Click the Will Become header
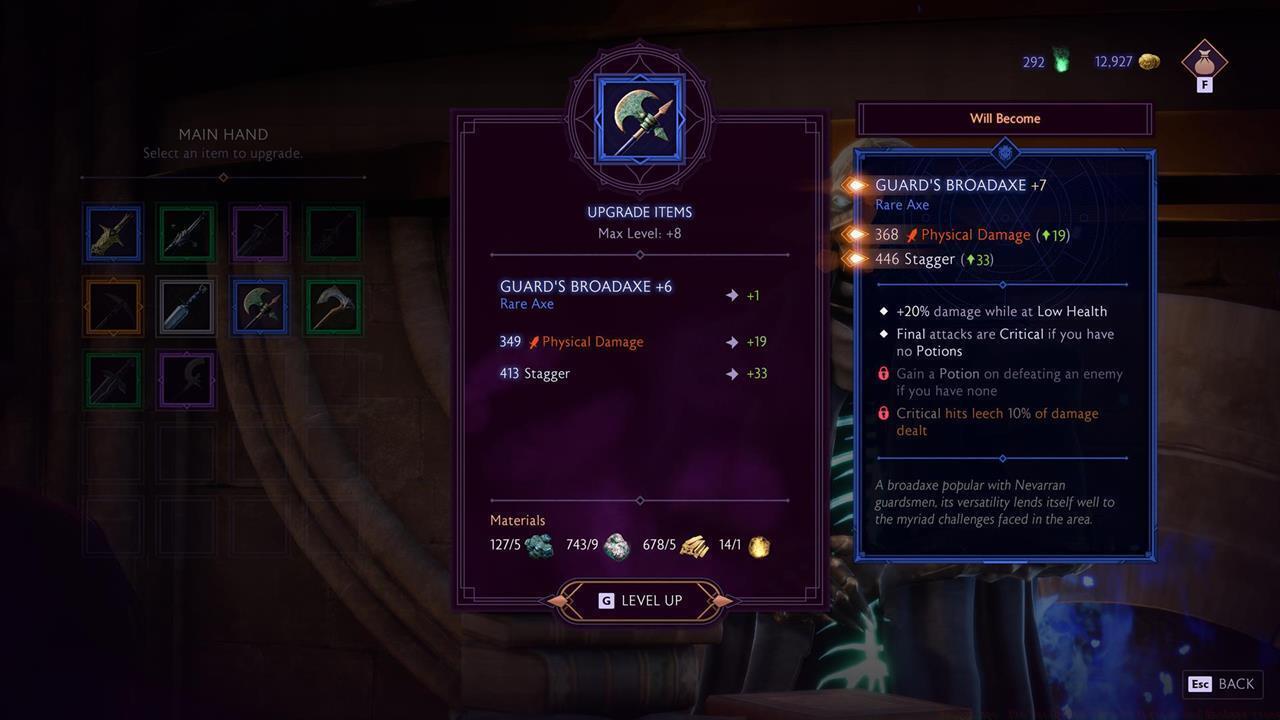This screenshot has width=1280, height=720. pyautogui.click(x=1004, y=118)
